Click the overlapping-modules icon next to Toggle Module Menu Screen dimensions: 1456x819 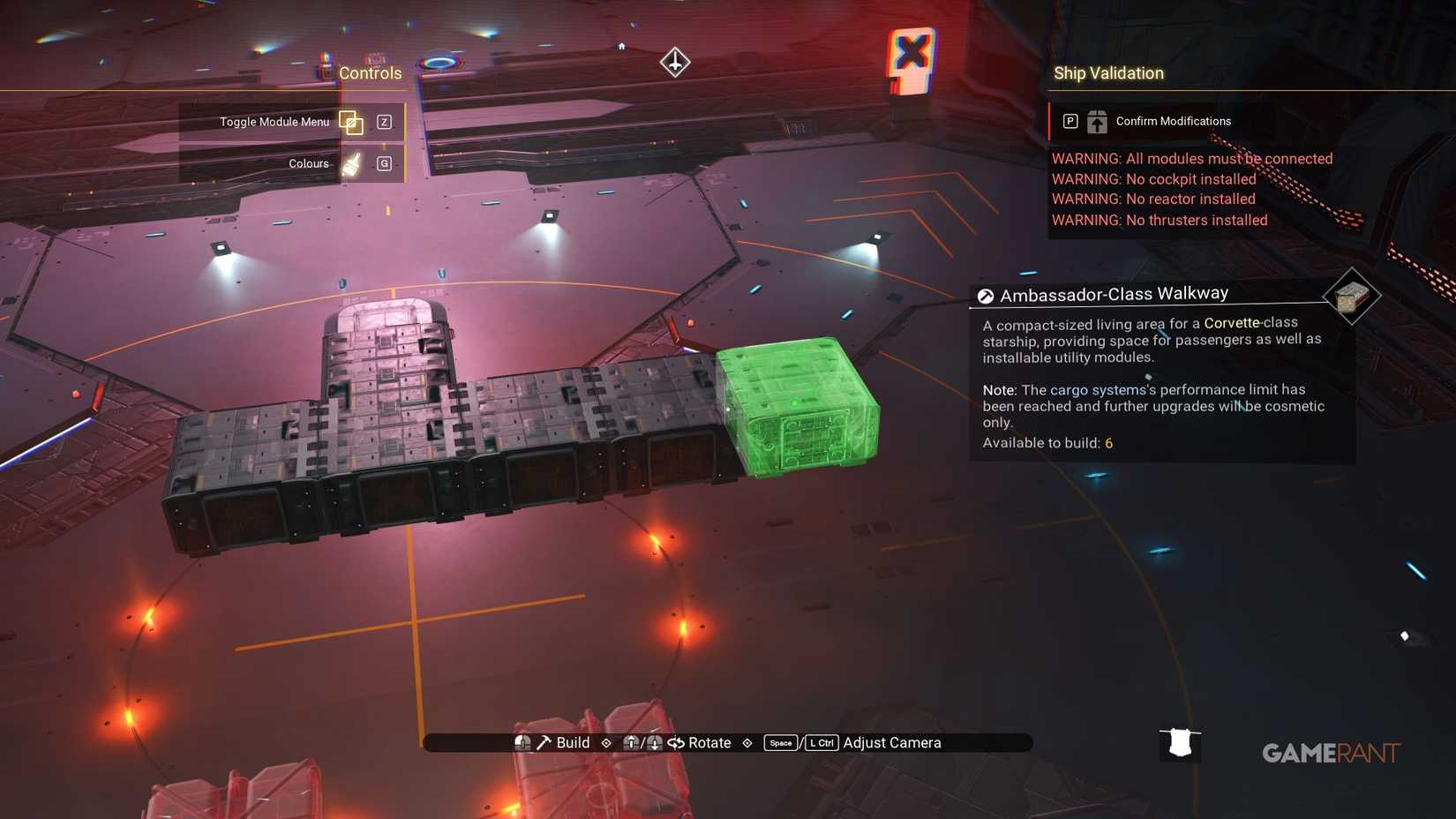[350, 123]
